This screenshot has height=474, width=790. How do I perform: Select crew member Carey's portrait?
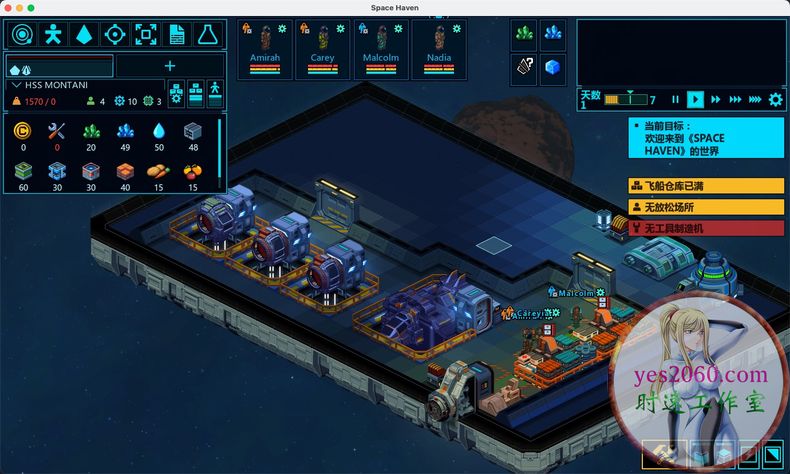click(323, 44)
